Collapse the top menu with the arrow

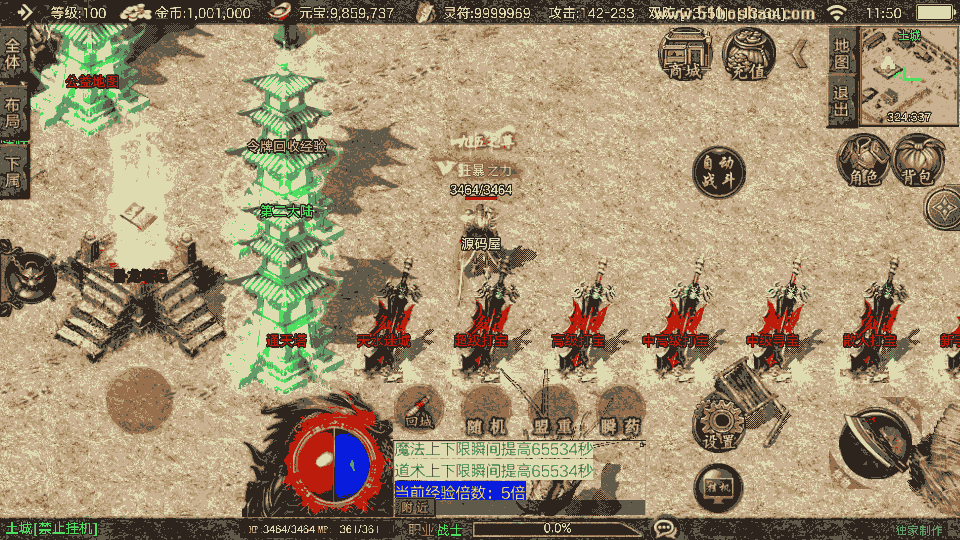[x=800, y=52]
